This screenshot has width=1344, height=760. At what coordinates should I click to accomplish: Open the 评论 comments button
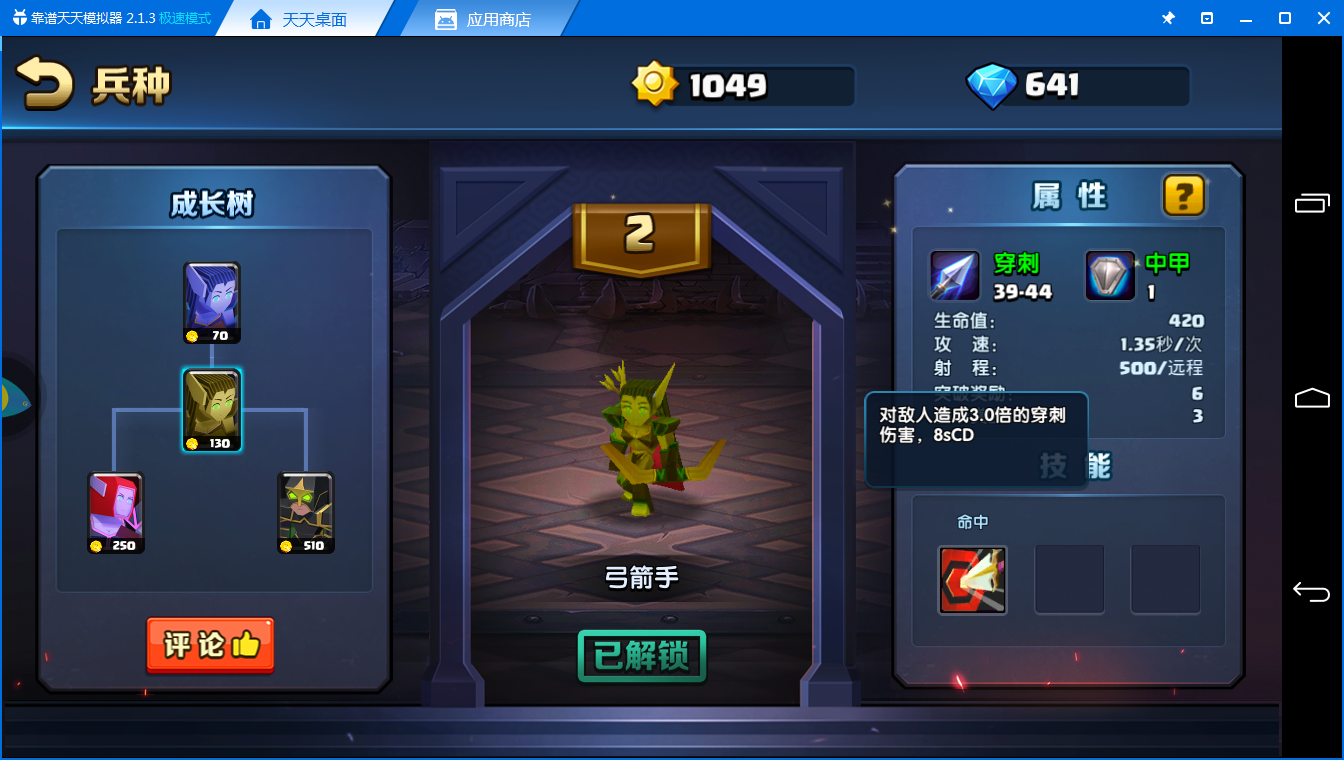click(x=210, y=645)
